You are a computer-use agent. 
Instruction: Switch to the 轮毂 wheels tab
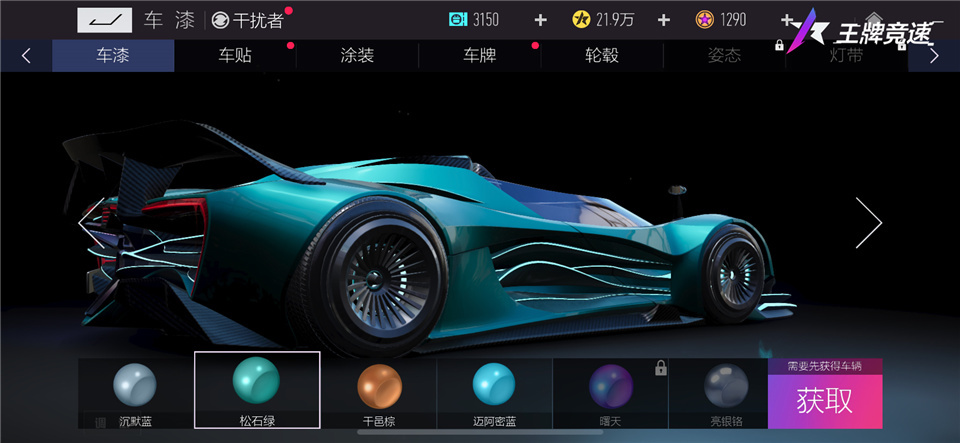click(x=602, y=56)
